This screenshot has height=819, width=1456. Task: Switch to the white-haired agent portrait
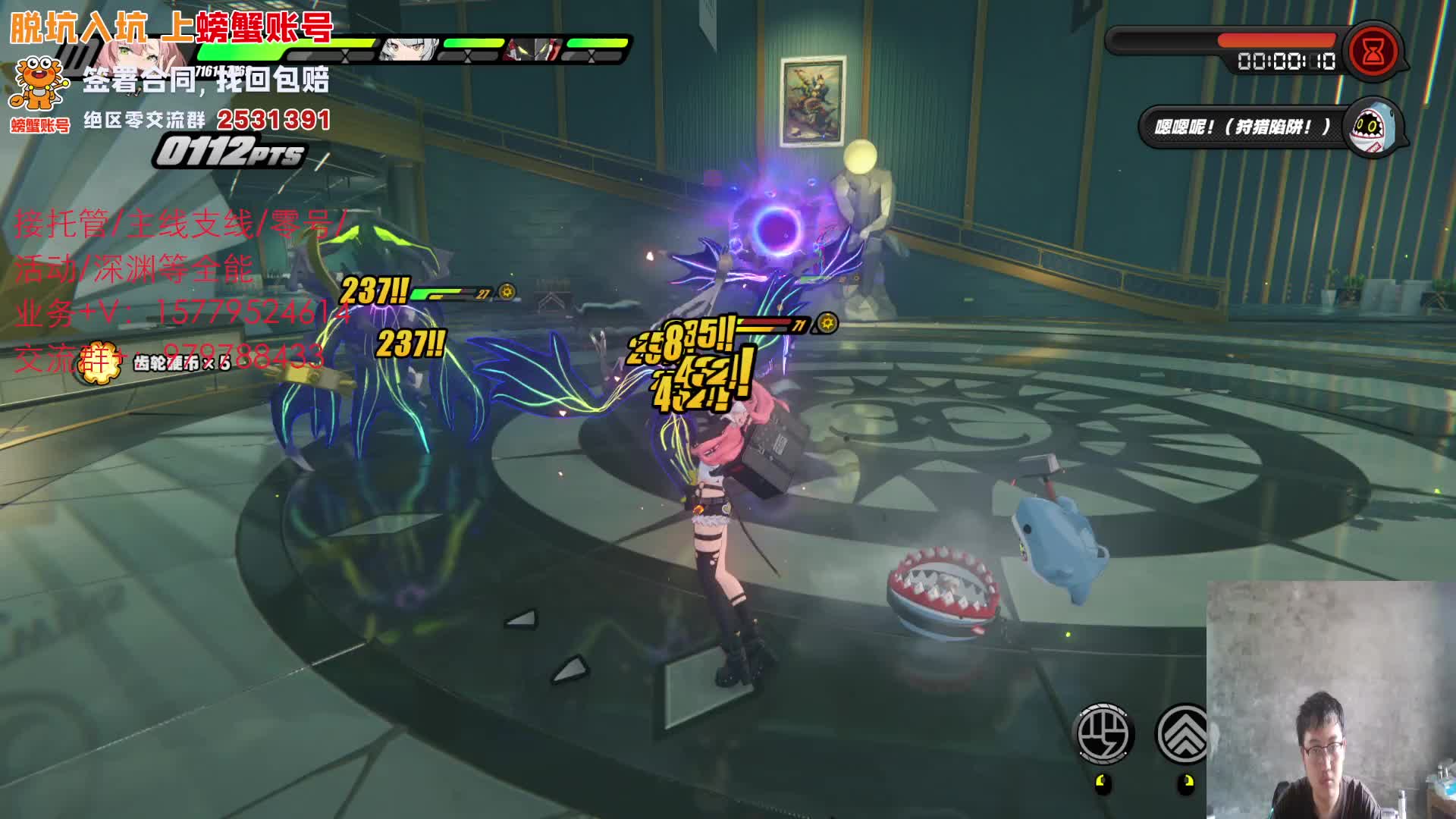tap(408, 50)
